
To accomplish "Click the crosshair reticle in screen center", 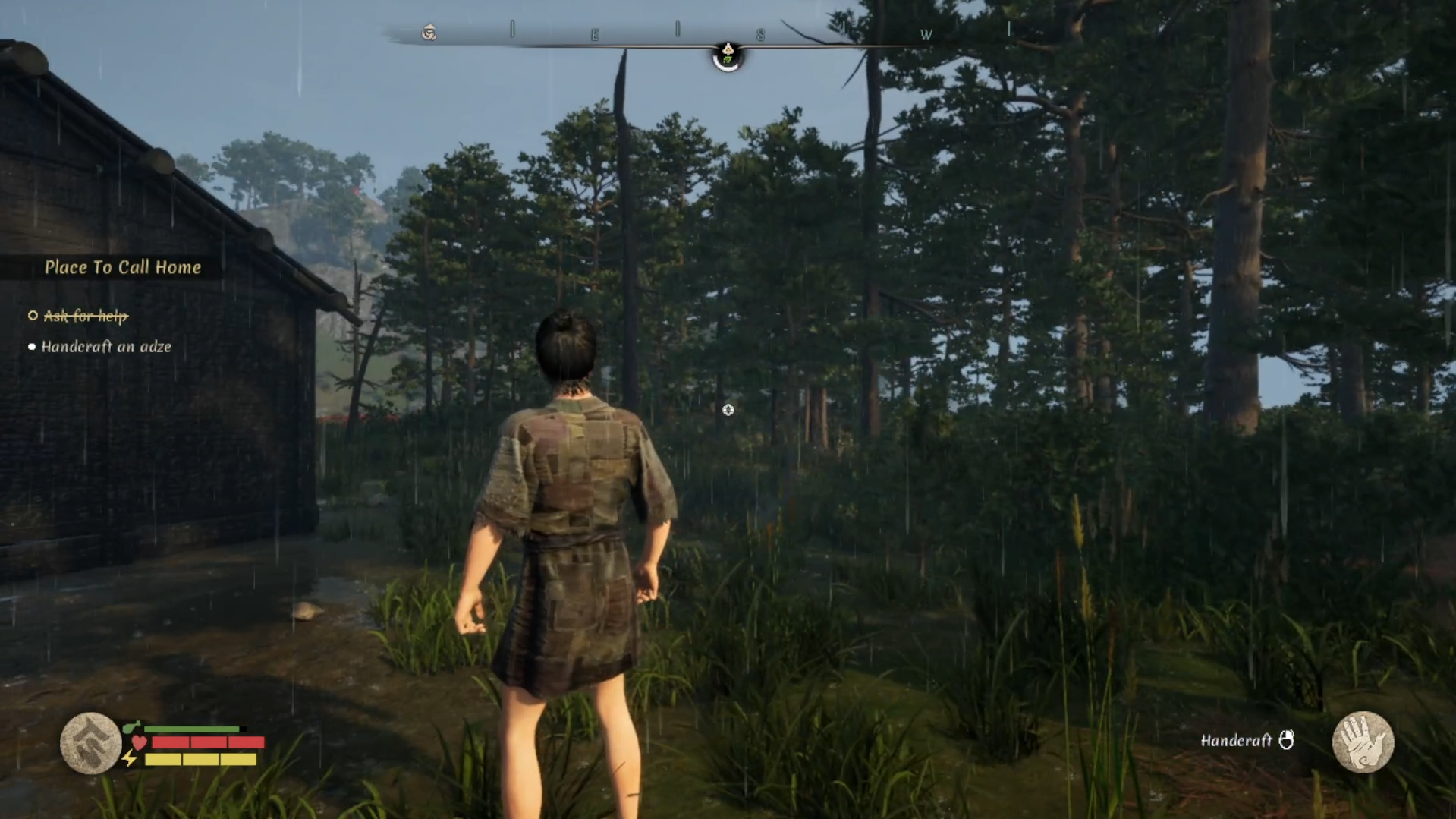I will click(728, 410).
